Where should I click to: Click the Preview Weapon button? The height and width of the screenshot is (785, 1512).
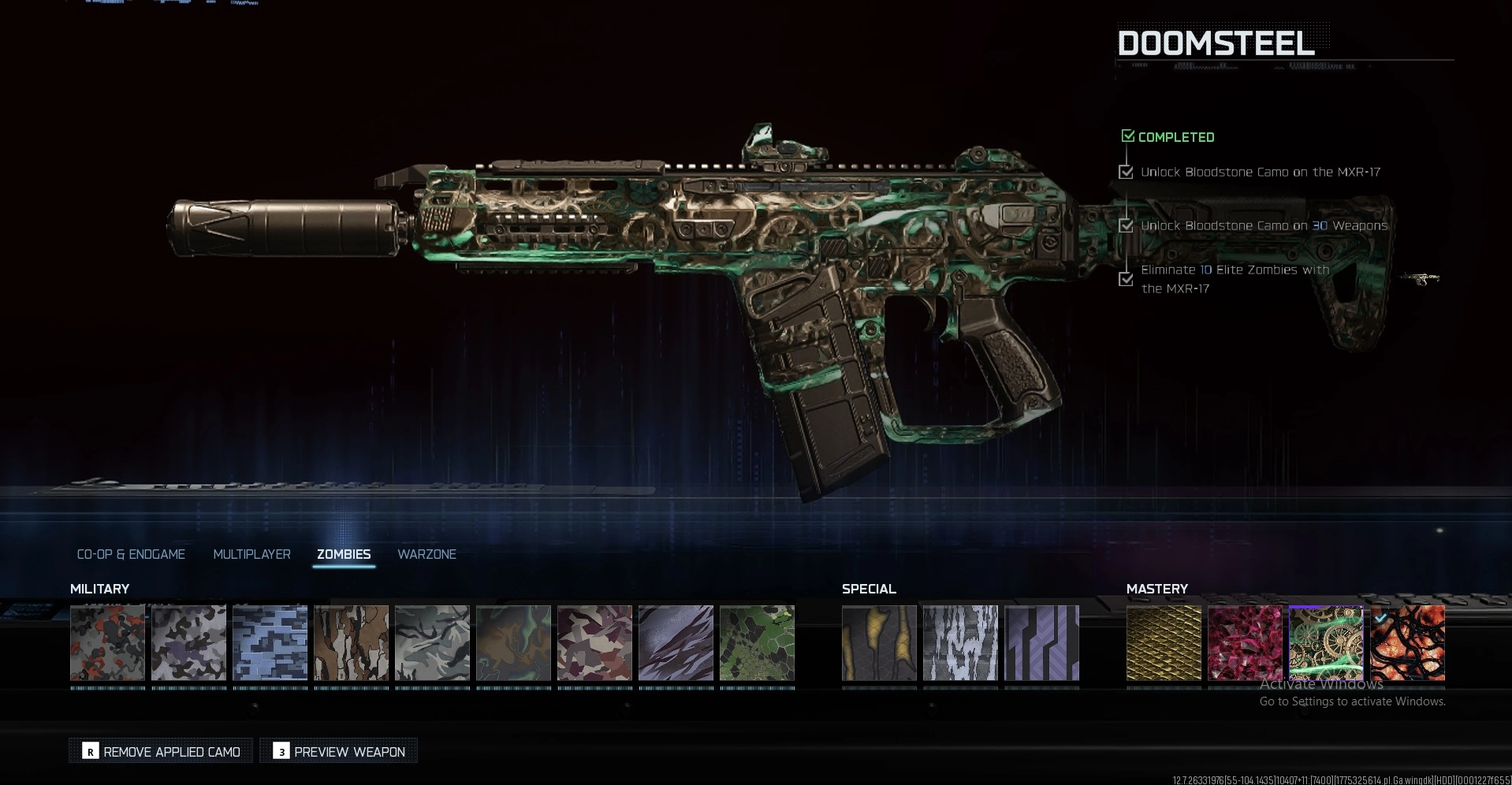coord(338,751)
